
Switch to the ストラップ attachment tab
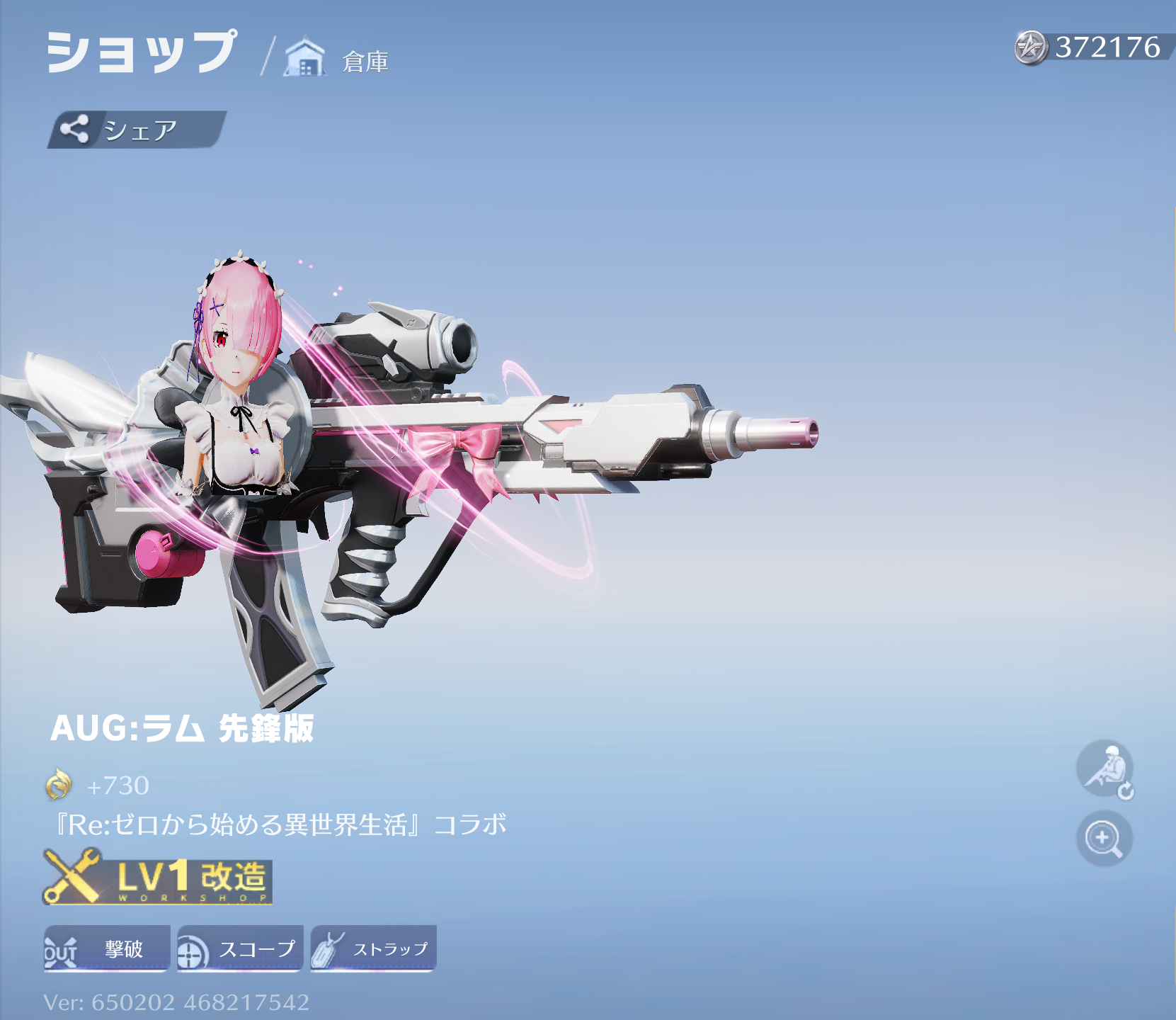point(373,949)
